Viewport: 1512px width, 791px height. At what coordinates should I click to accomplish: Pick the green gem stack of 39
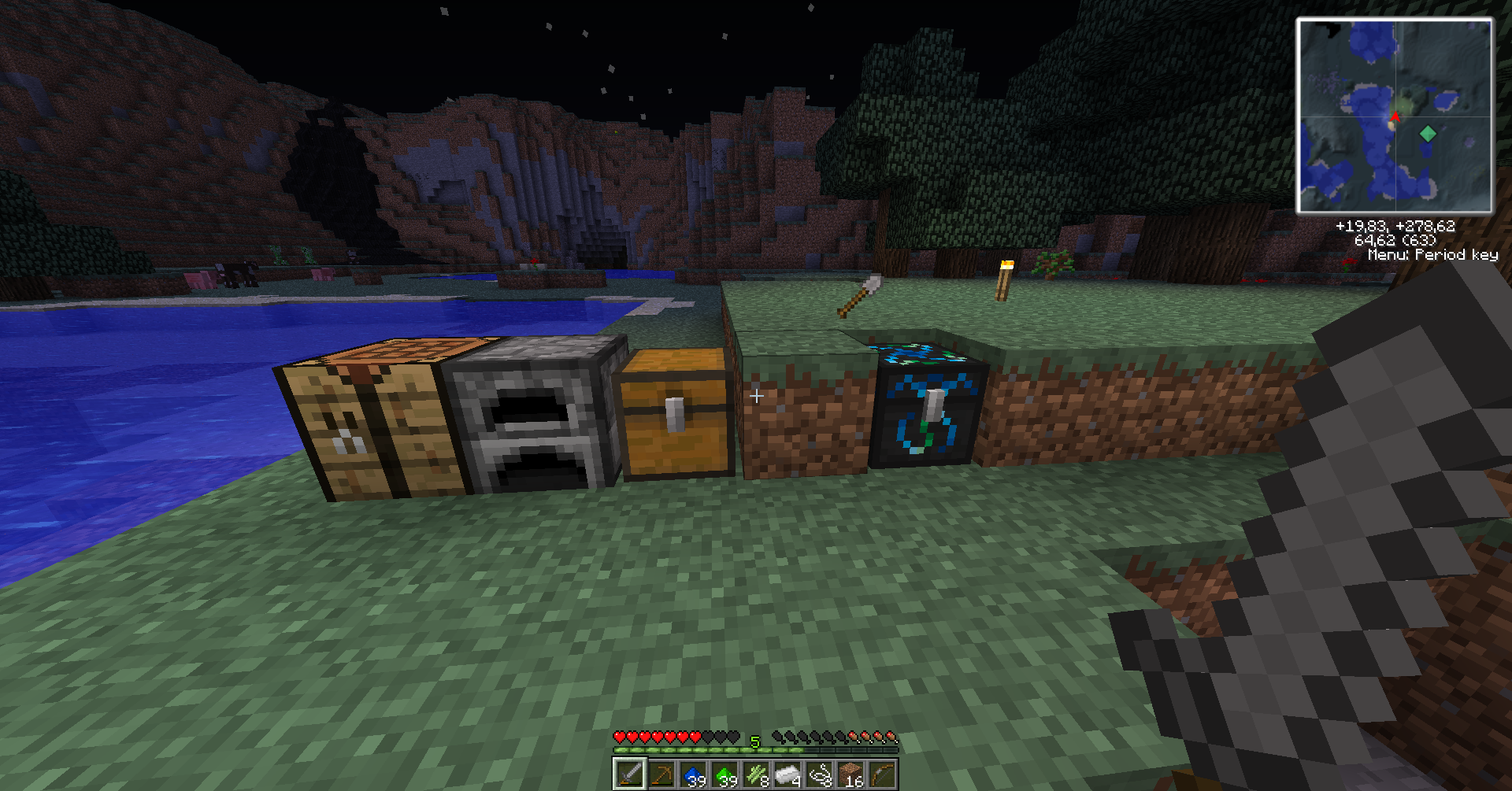coord(724,774)
